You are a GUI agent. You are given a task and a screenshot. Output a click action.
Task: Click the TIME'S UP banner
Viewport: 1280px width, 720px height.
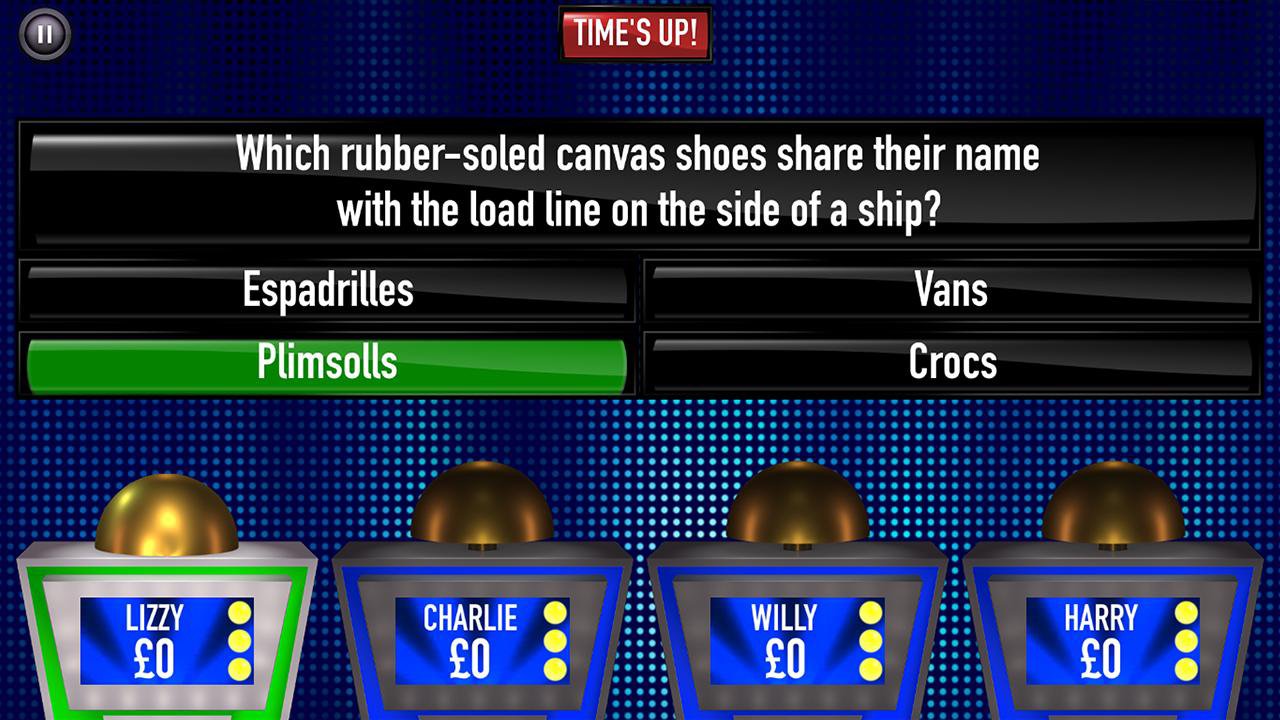636,33
